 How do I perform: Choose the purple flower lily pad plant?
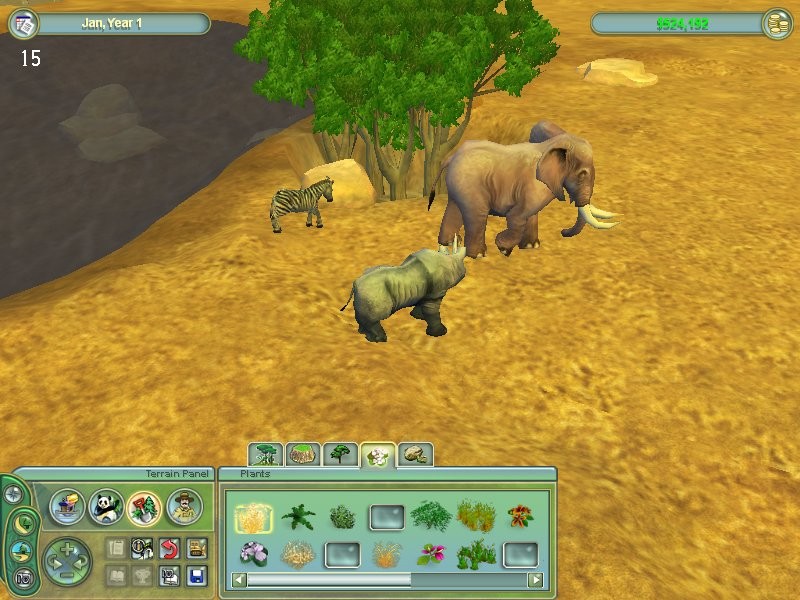[x=252, y=554]
